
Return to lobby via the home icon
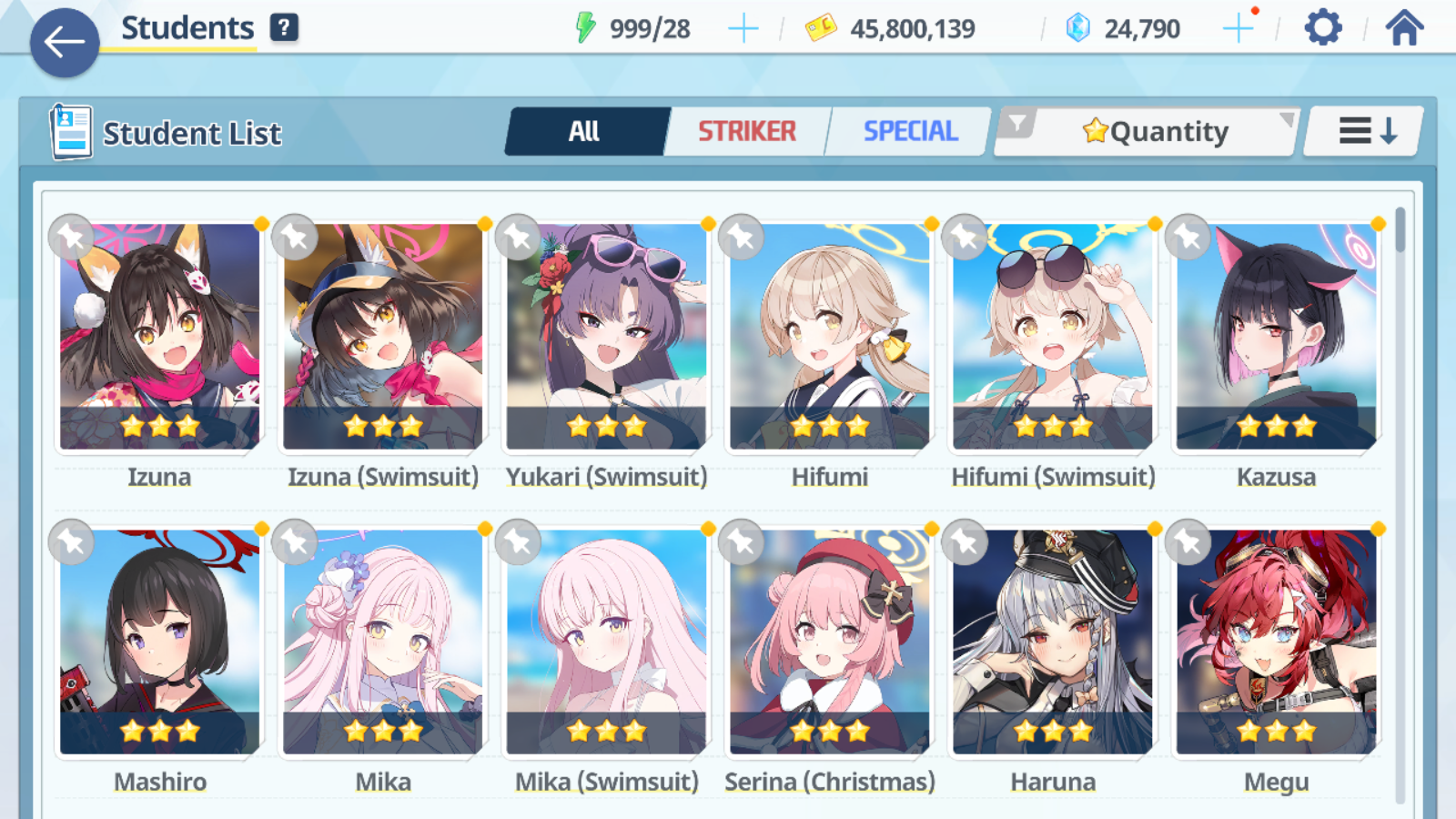[x=1405, y=27]
